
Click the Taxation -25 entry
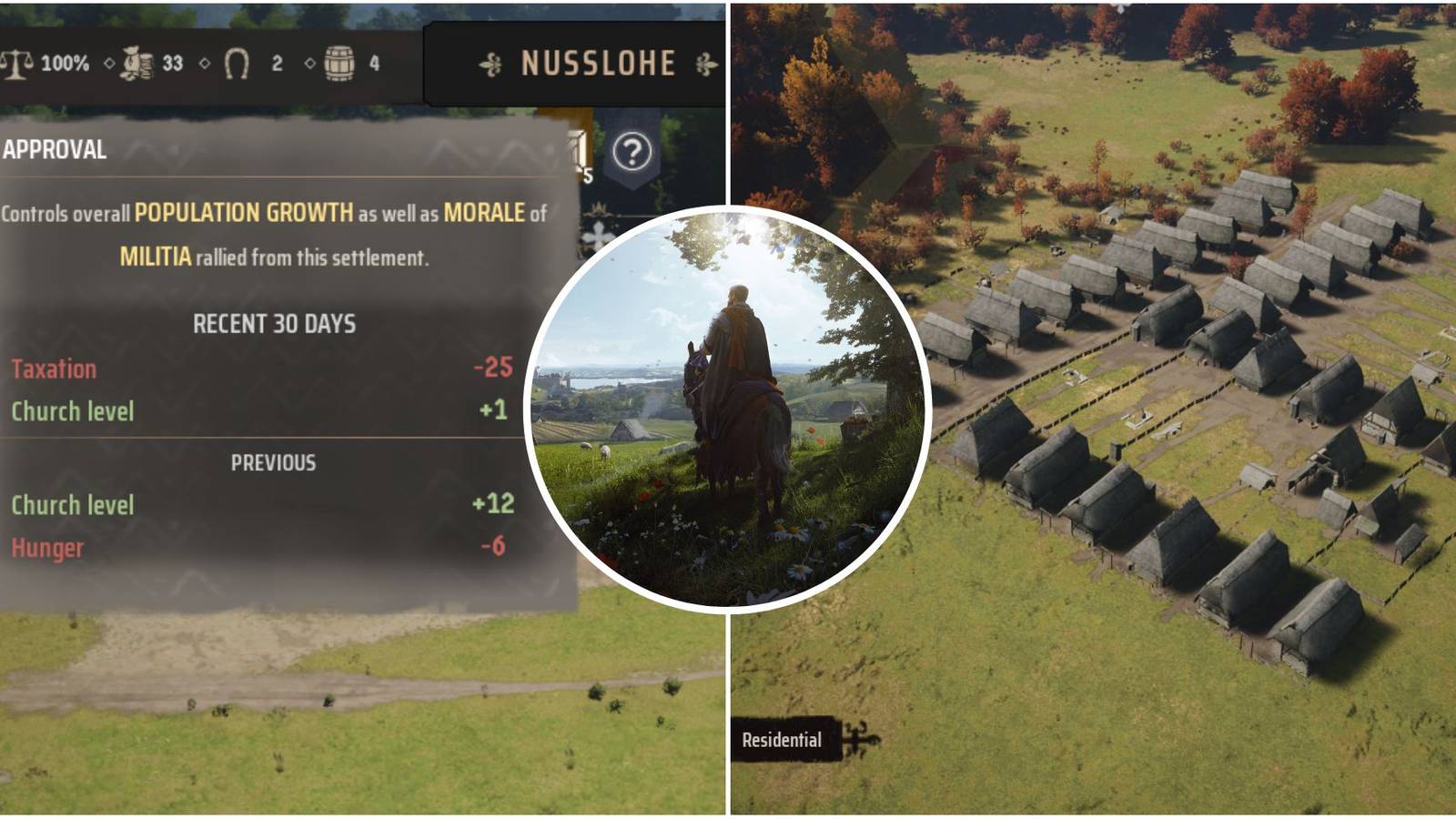click(53, 370)
